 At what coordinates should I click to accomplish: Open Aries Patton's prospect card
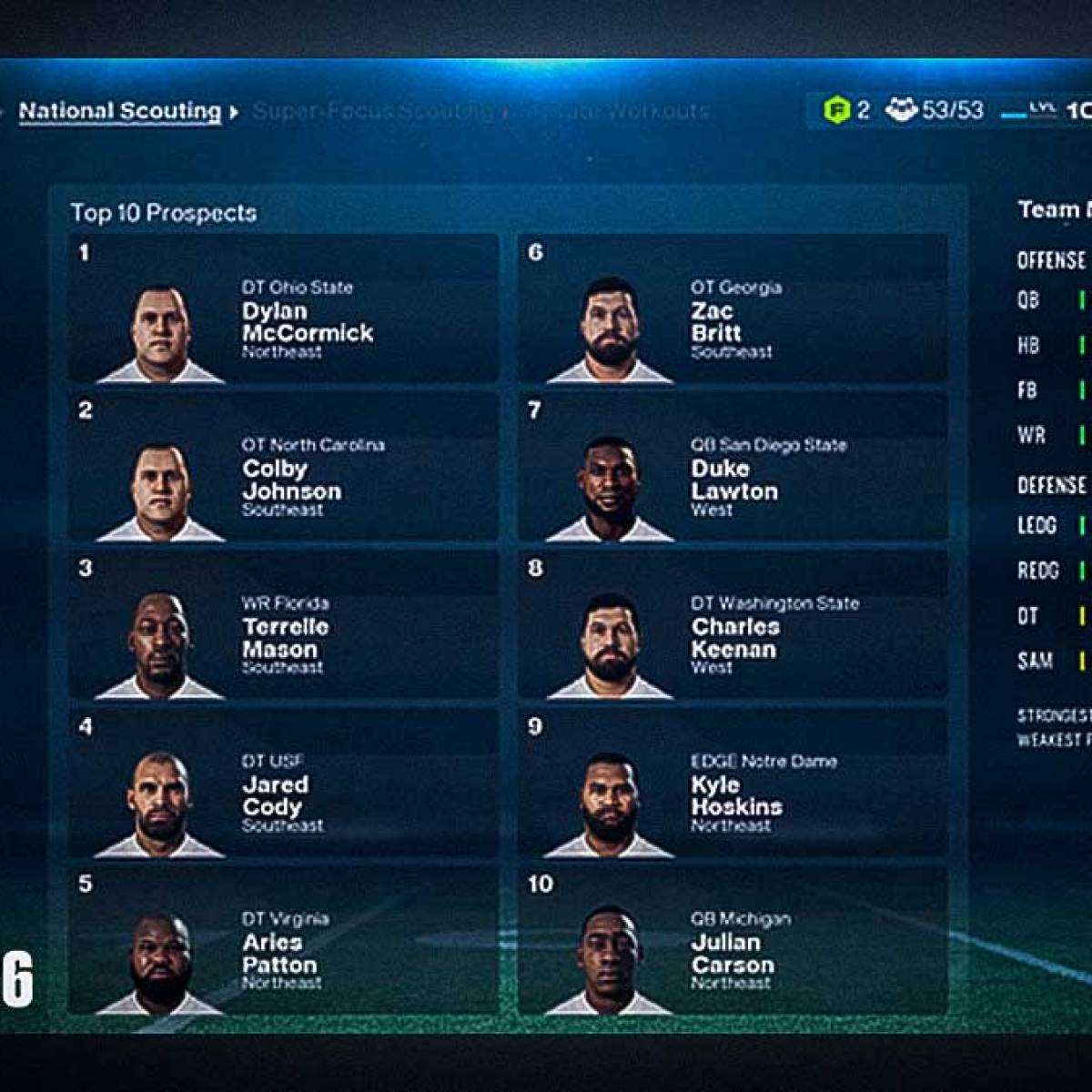[x=284, y=941]
